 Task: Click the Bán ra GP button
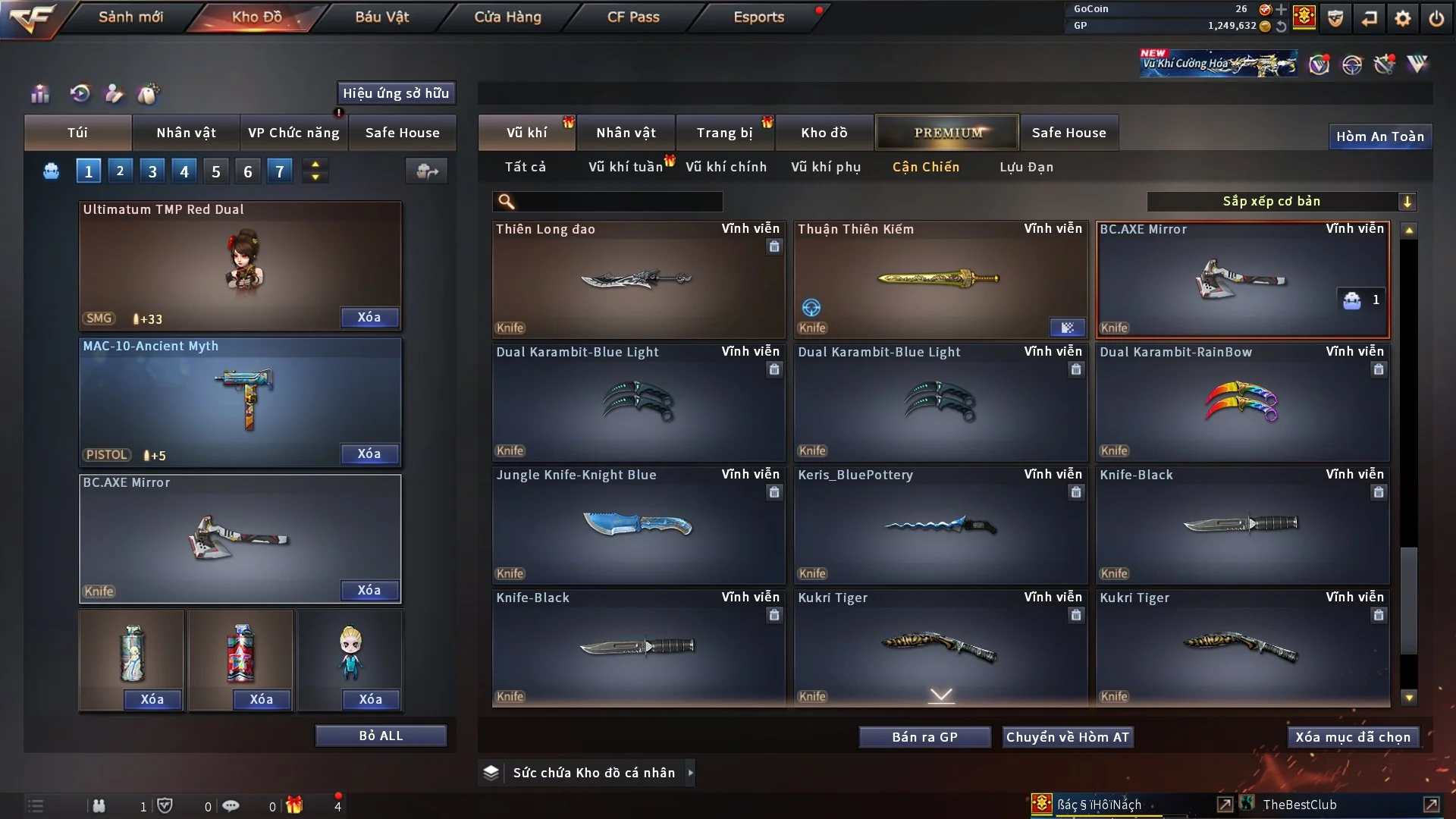click(924, 736)
